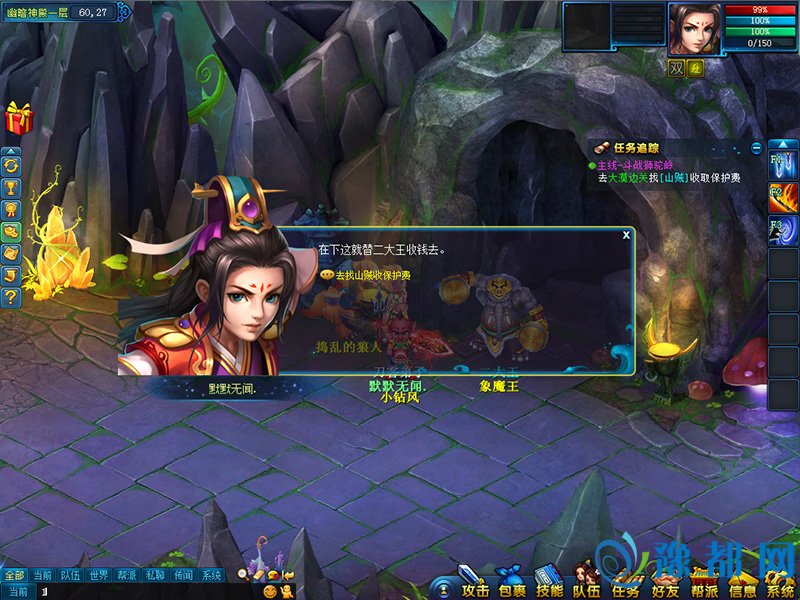
Task: Open the 系统 system menu button
Action: tap(779, 584)
